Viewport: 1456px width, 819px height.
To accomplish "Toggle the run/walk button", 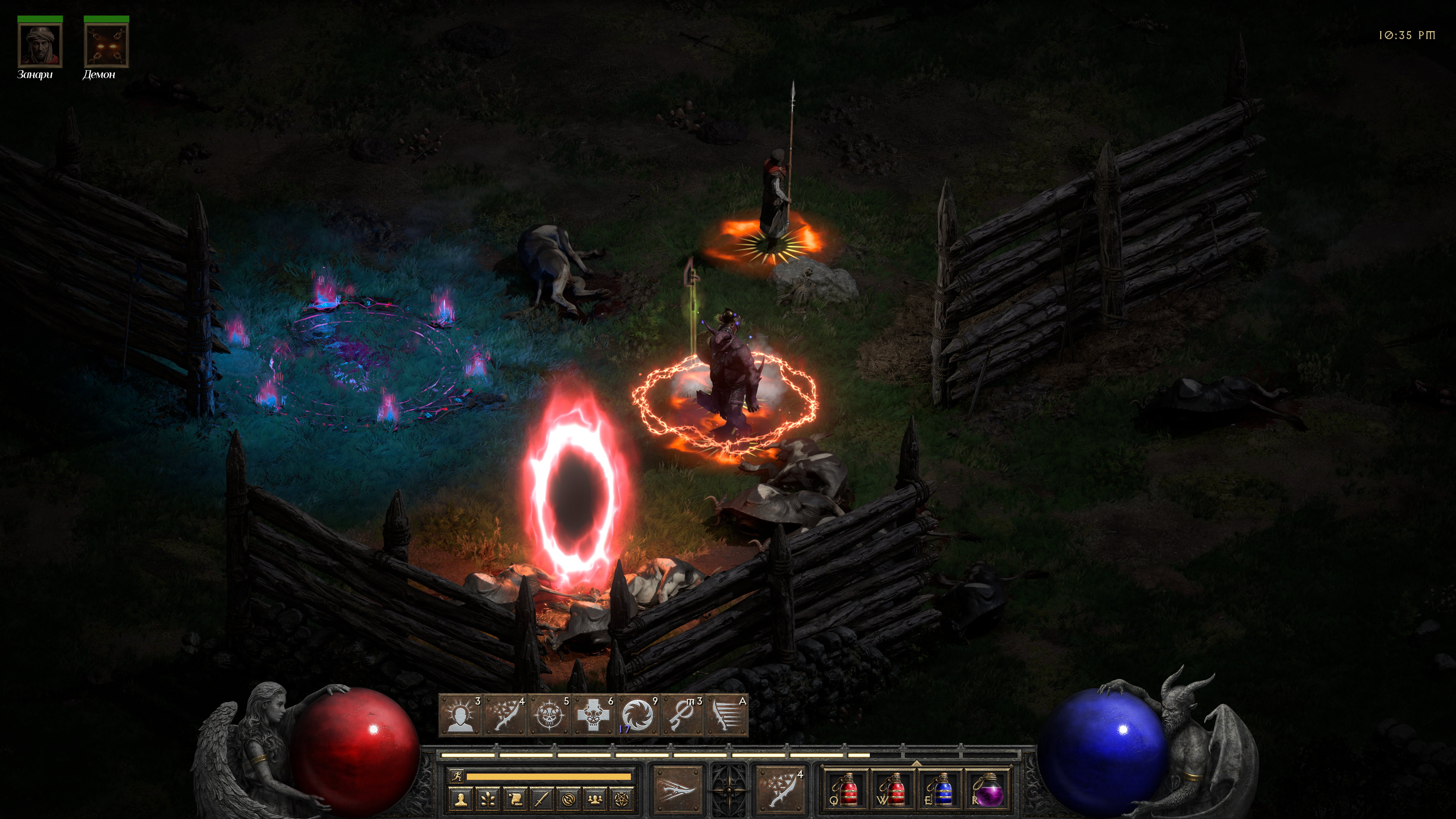I will (x=456, y=776).
